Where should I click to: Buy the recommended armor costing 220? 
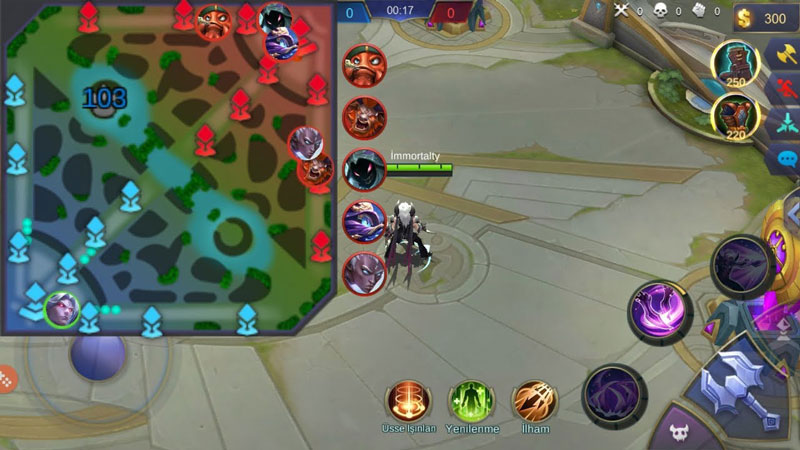[735, 114]
